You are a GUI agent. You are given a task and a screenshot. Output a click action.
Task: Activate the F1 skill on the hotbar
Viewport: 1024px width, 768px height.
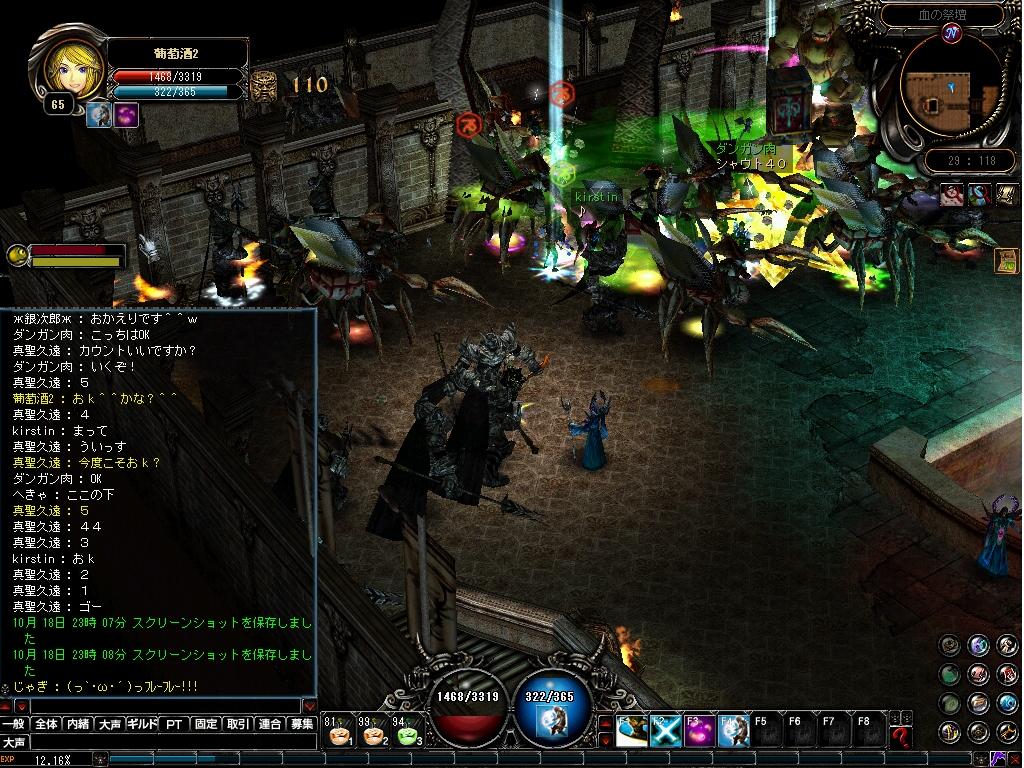(x=631, y=732)
